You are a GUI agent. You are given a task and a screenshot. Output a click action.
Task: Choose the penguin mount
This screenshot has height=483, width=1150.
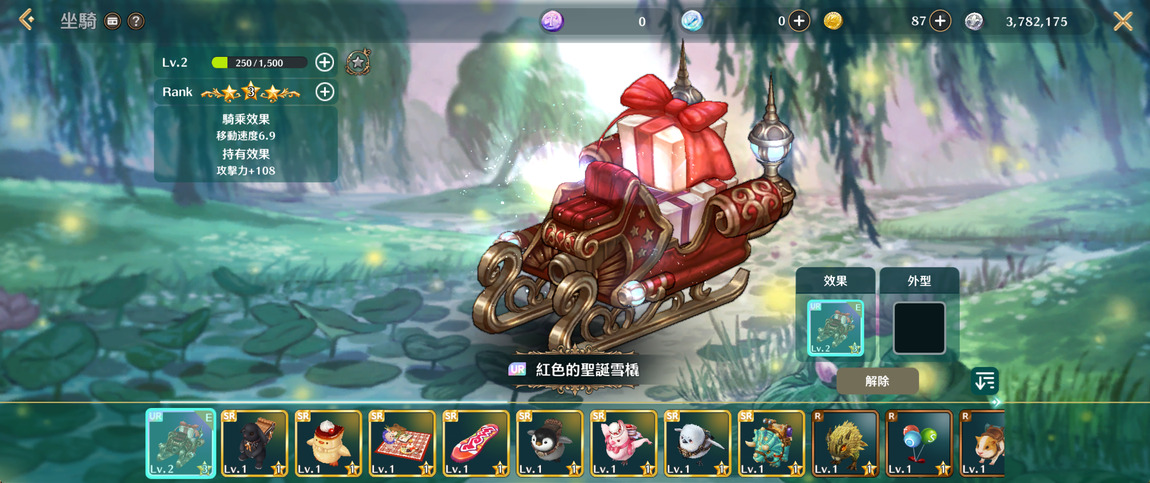(550, 443)
